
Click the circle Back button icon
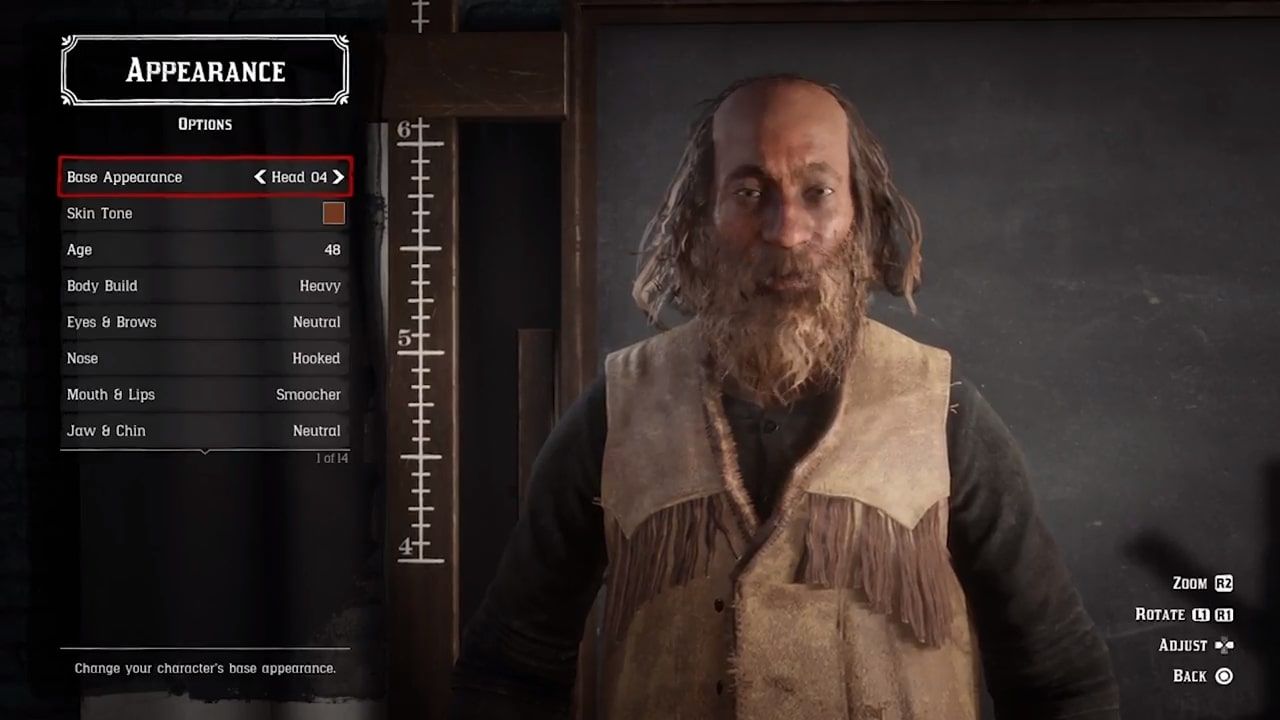tap(1224, 675)
